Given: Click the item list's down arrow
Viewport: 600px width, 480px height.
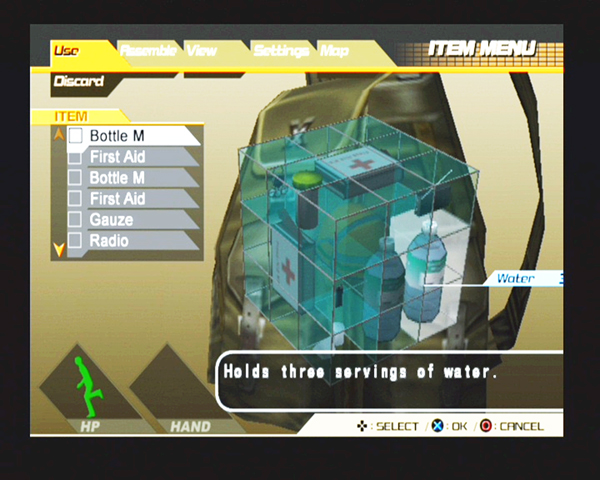Looking at the screenshot, I should pos(58,248).
